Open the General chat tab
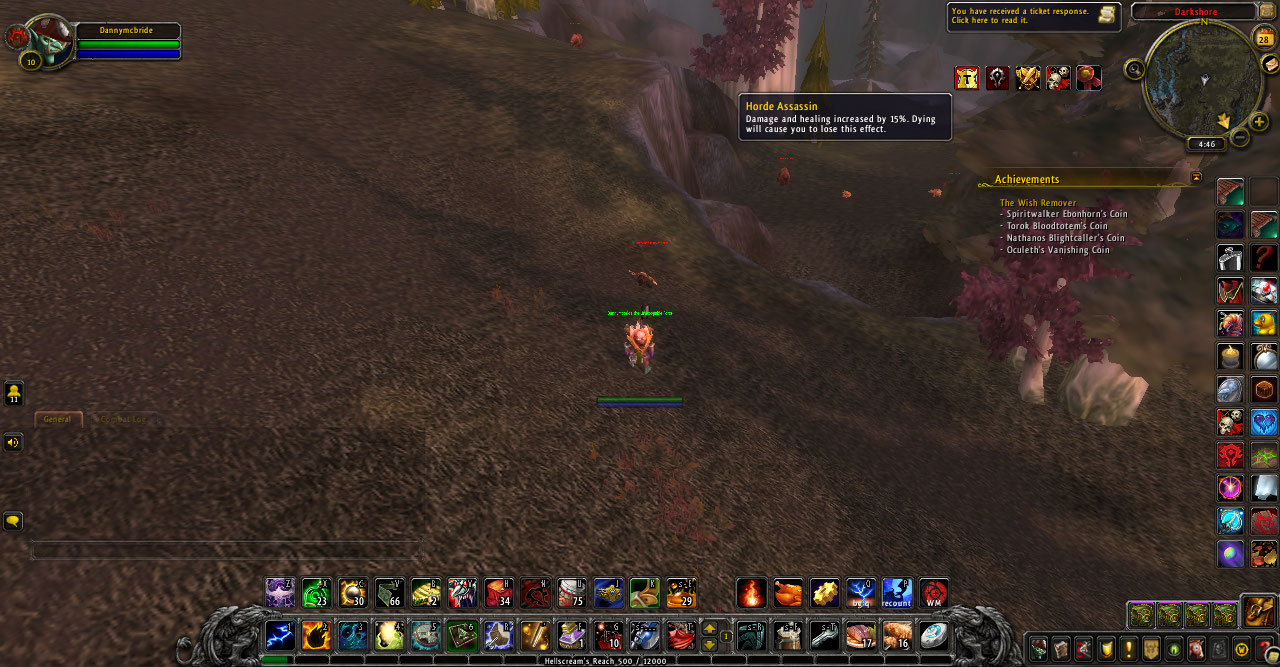The image size is (1280, 667). [58, 419]
